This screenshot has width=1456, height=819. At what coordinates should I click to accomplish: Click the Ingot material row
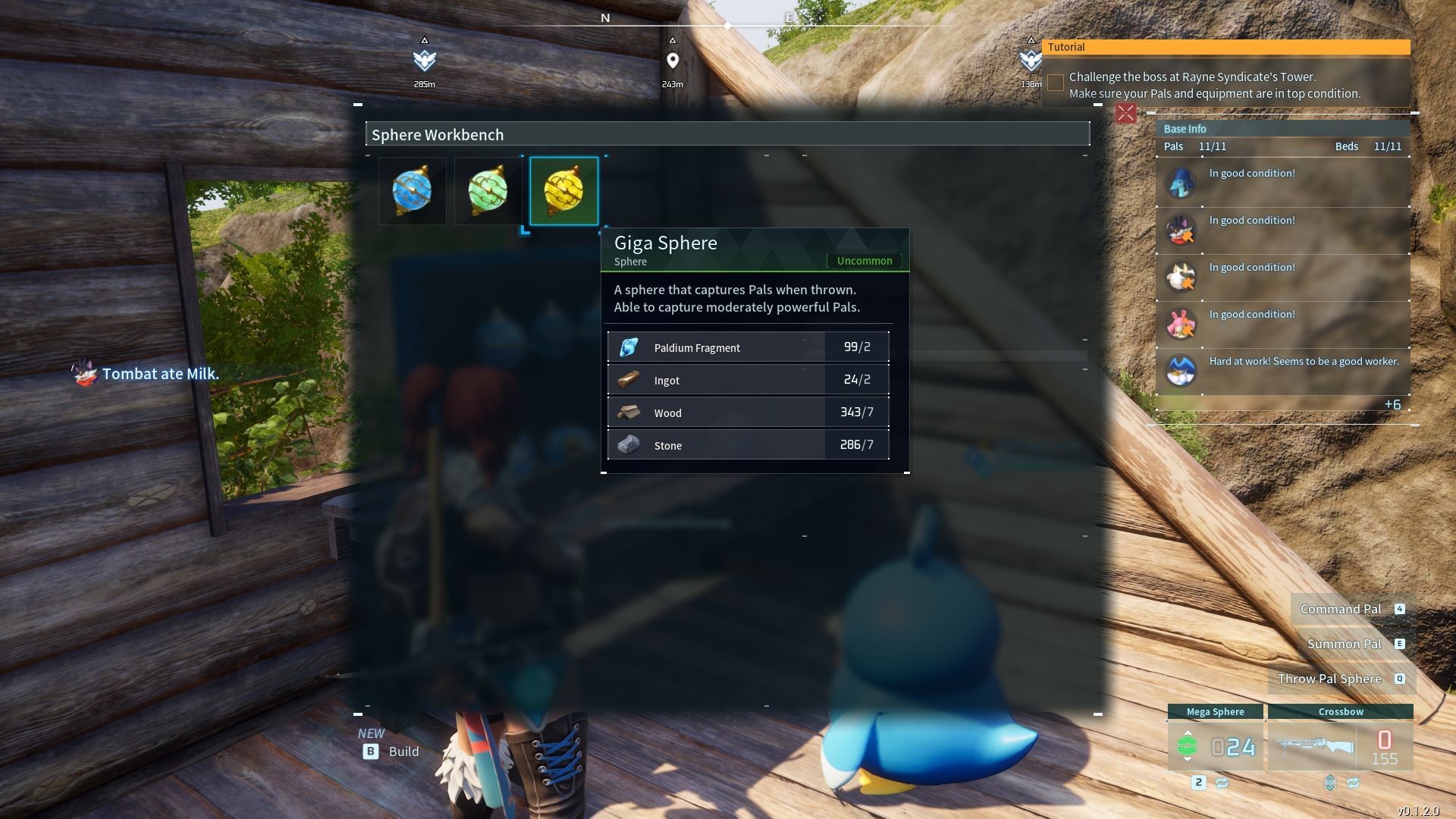(748, 380)
